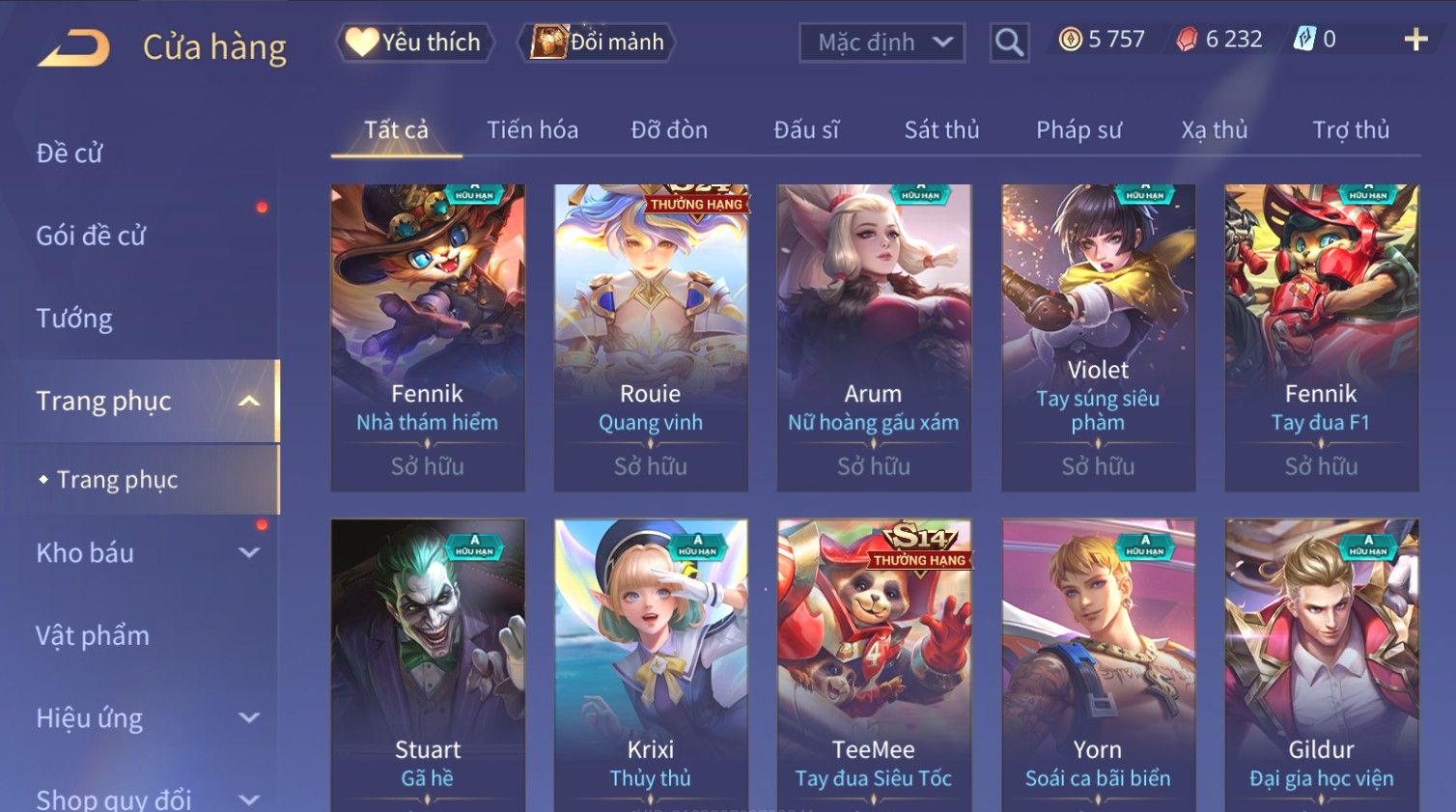Viewport: 1456px width, 812px height.
Task: Select the Arum Nữ hoàng gấu xám card
Action: 874,338
